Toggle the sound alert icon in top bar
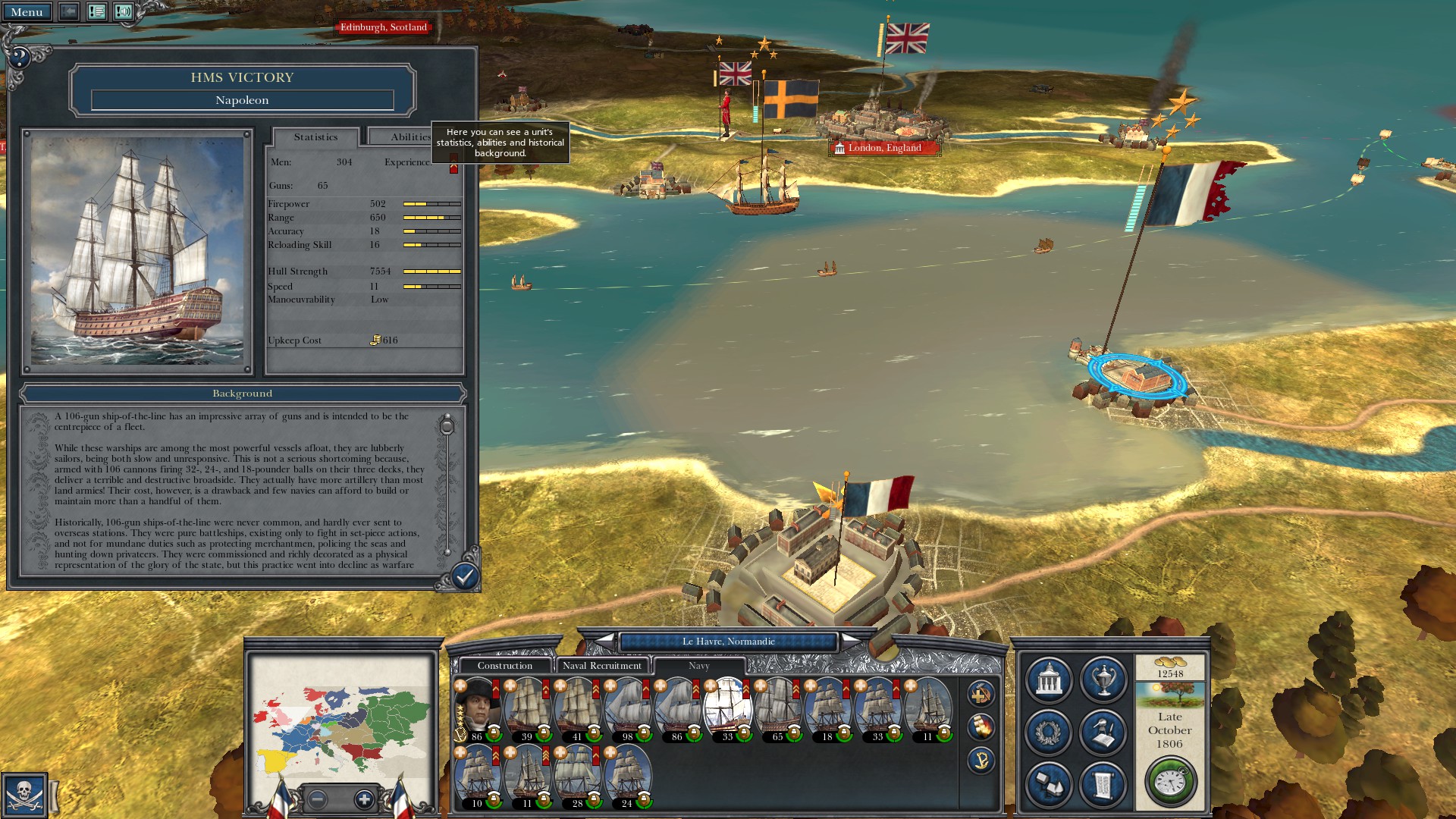 tap(123, 12)
